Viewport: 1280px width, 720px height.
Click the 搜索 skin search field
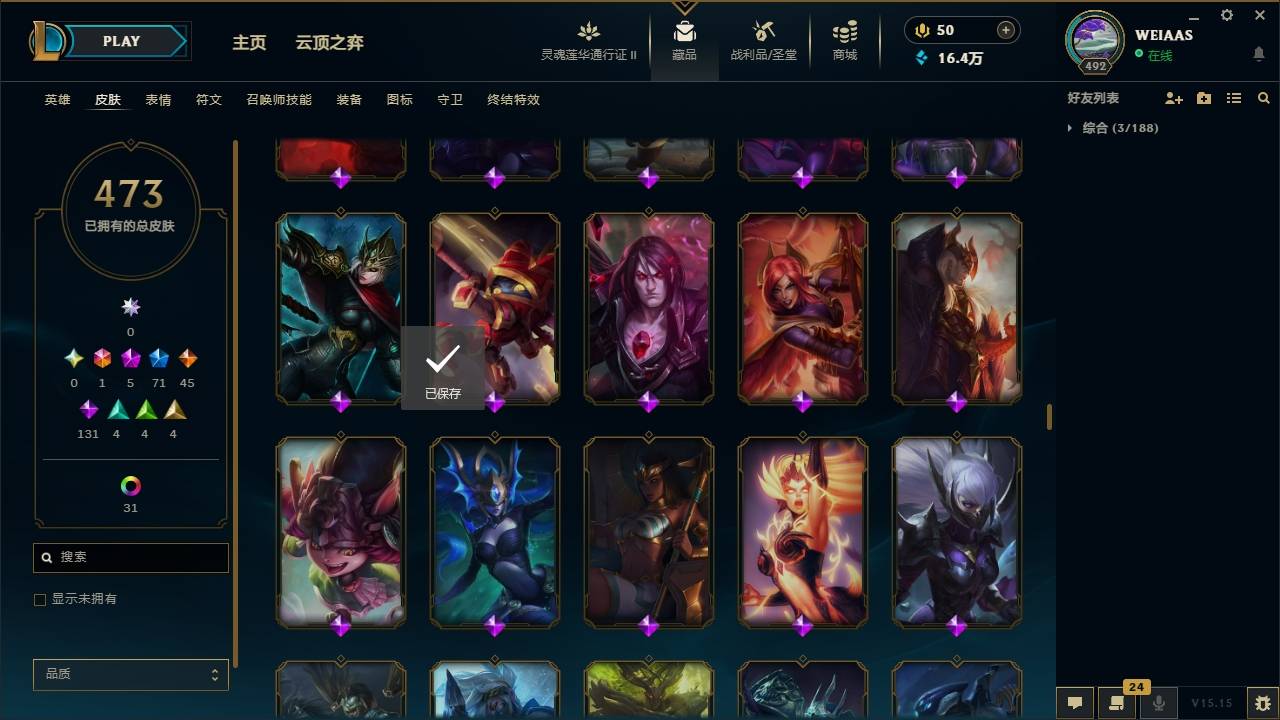(130, 557)
